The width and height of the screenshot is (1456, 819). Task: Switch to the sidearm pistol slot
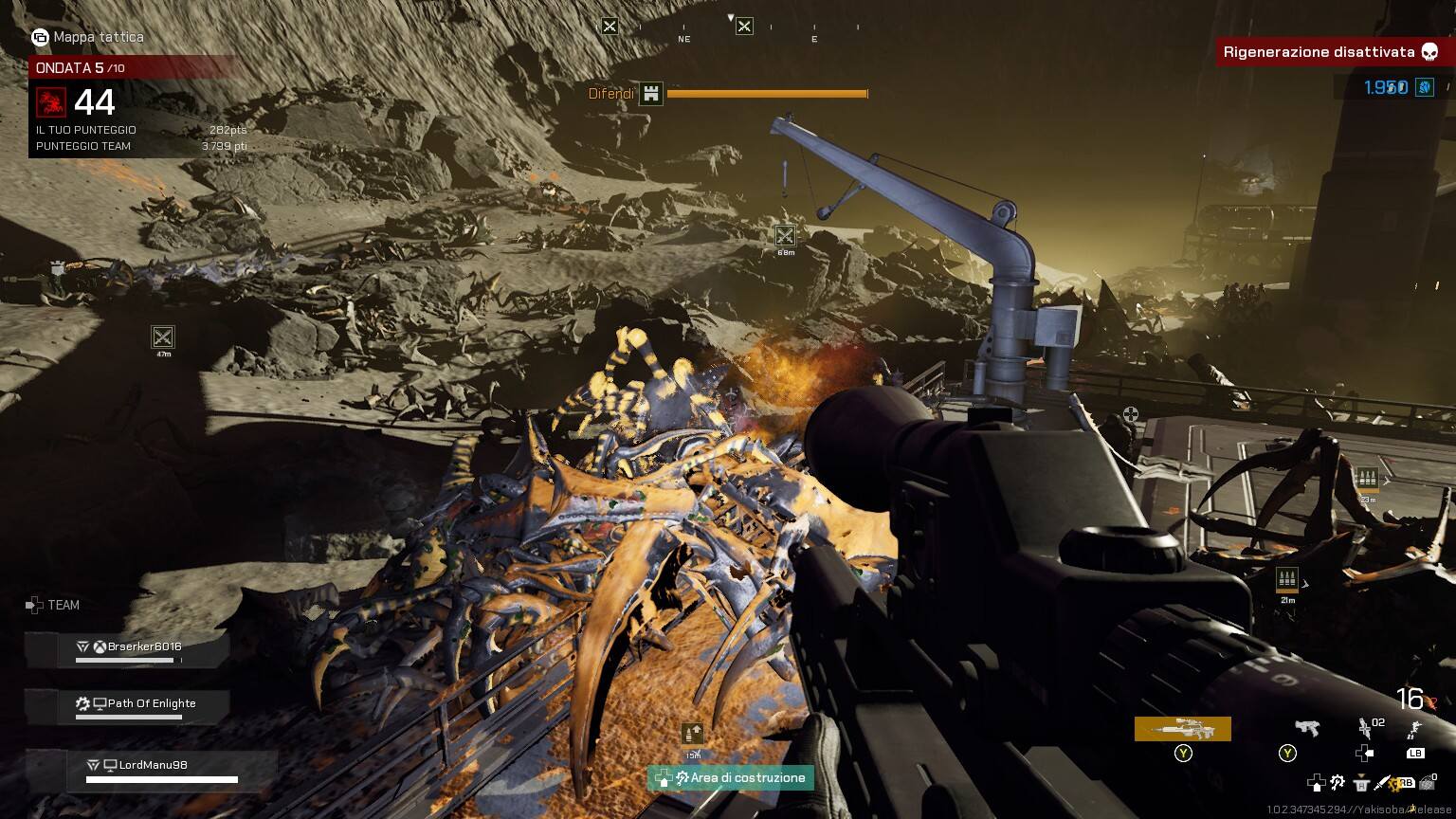1306,728
